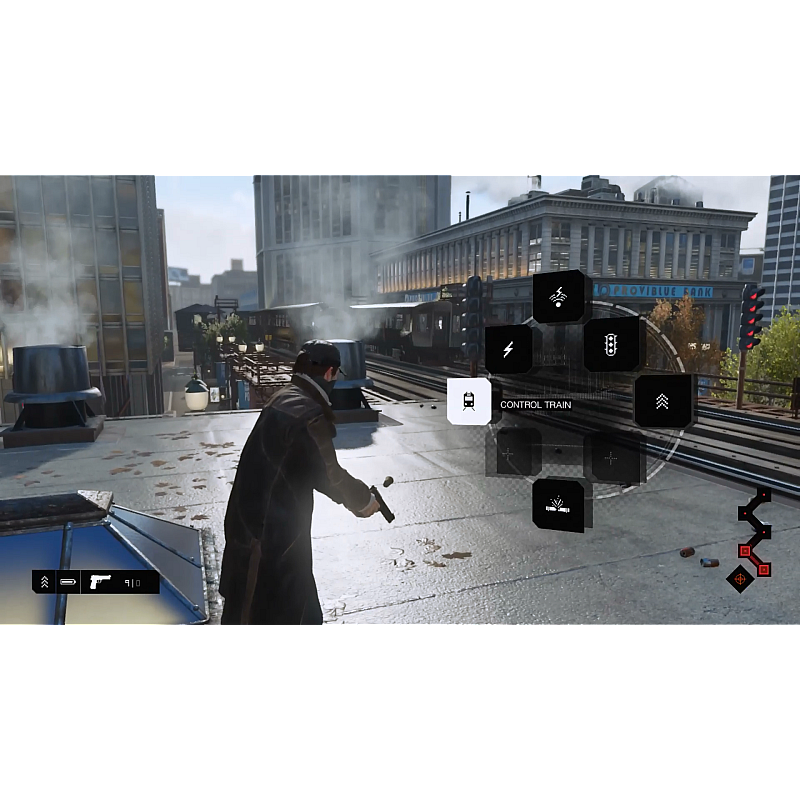Select the Control Train hack
Viewport: 800px width, 800px height.
pyautogui.click(x=468, y=402)
